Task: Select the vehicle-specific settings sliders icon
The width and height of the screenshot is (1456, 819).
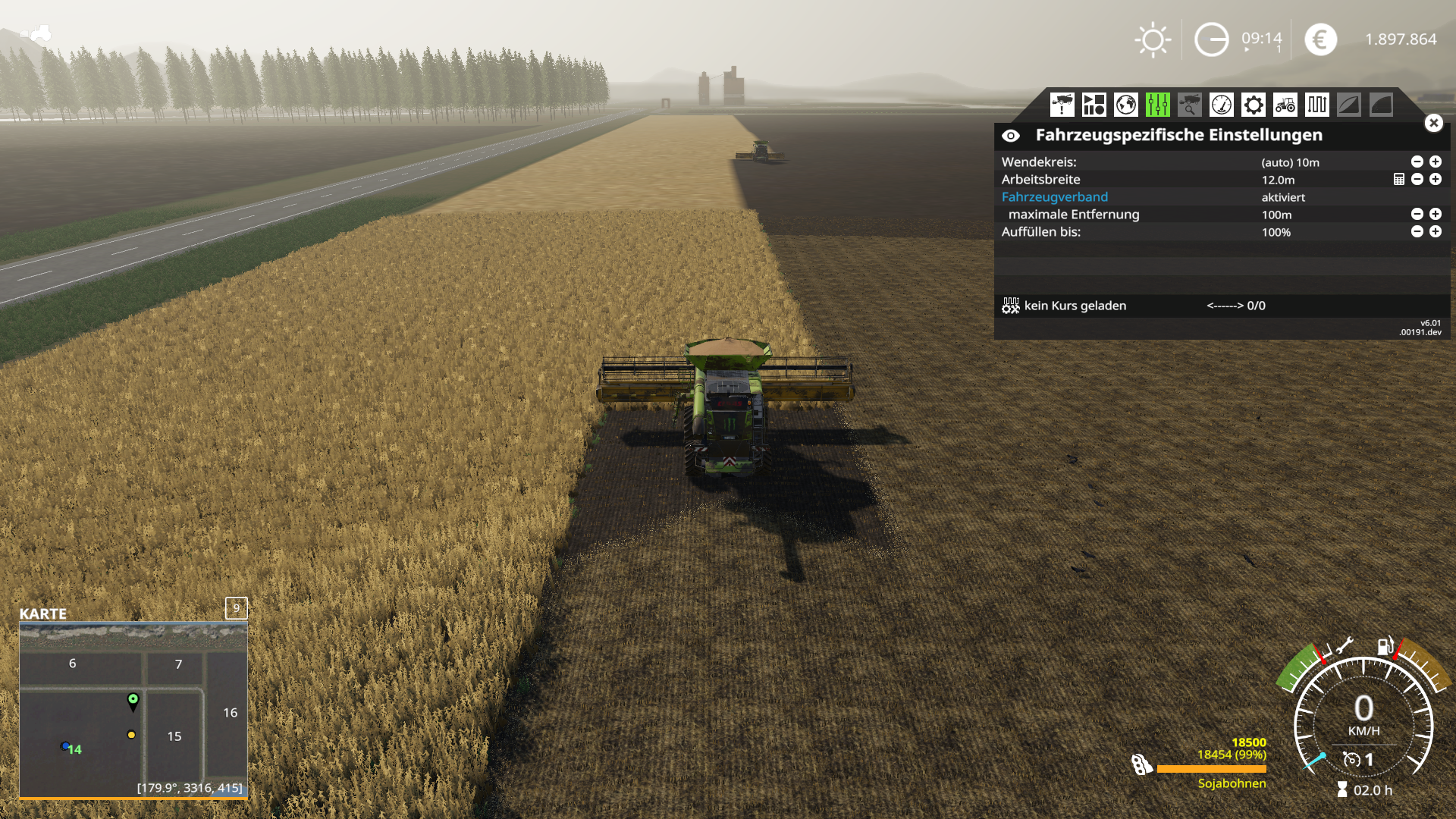Action: tap(1156, 105)
